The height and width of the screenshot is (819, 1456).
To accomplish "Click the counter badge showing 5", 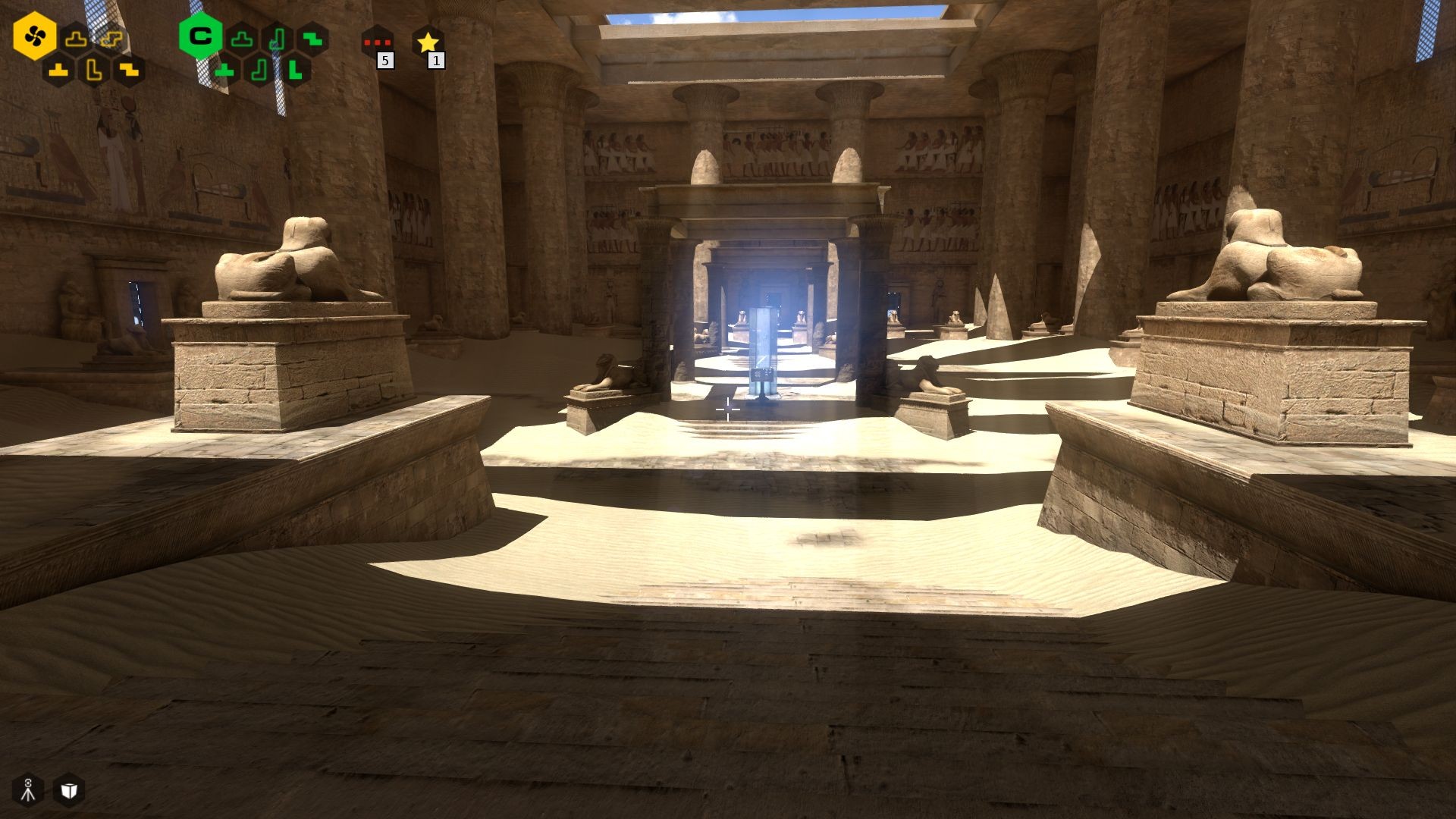I will point(386,60).
